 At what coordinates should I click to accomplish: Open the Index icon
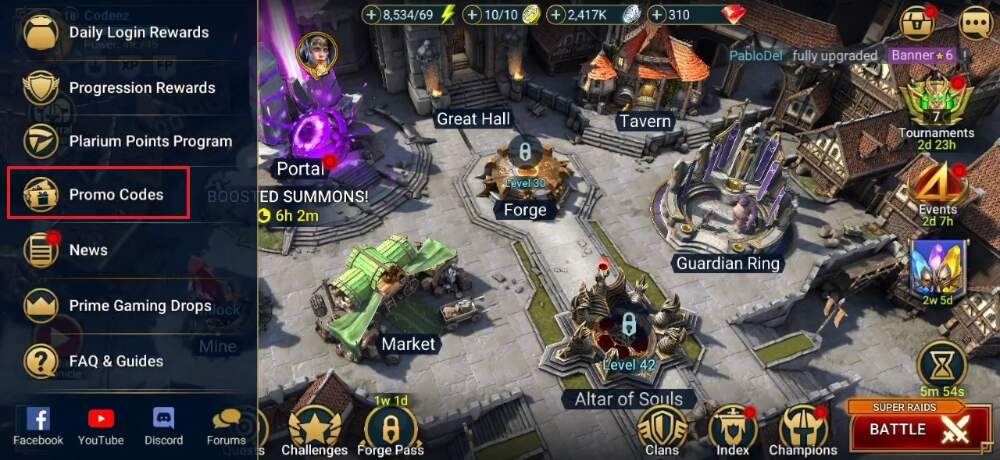point(733,430)
